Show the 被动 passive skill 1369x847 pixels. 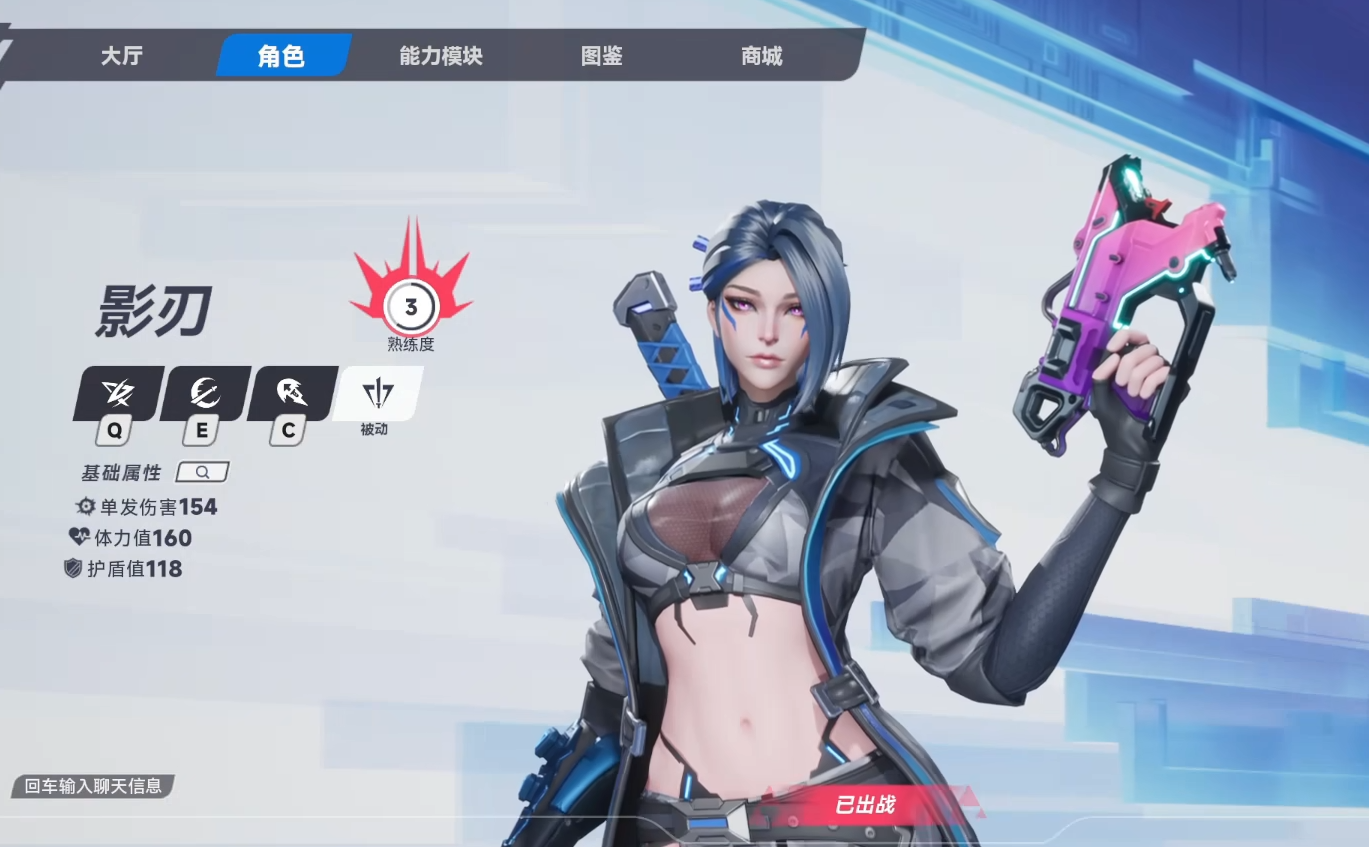(377, 395)
